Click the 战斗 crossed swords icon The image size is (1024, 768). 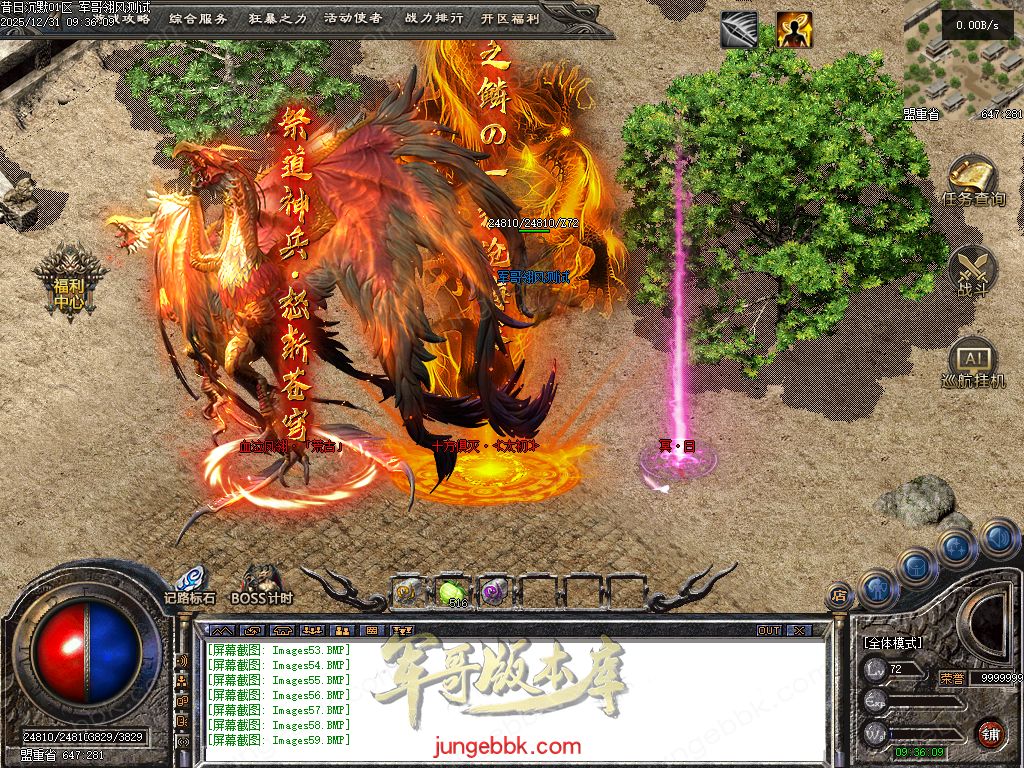tap(972, 272)
